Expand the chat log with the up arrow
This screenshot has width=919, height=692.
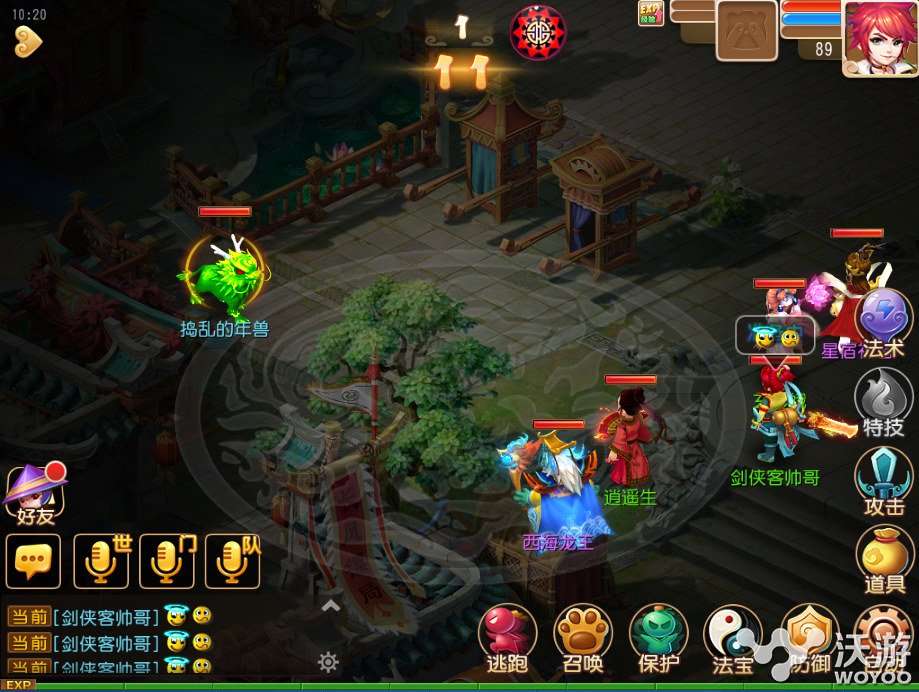pos(330,606)
